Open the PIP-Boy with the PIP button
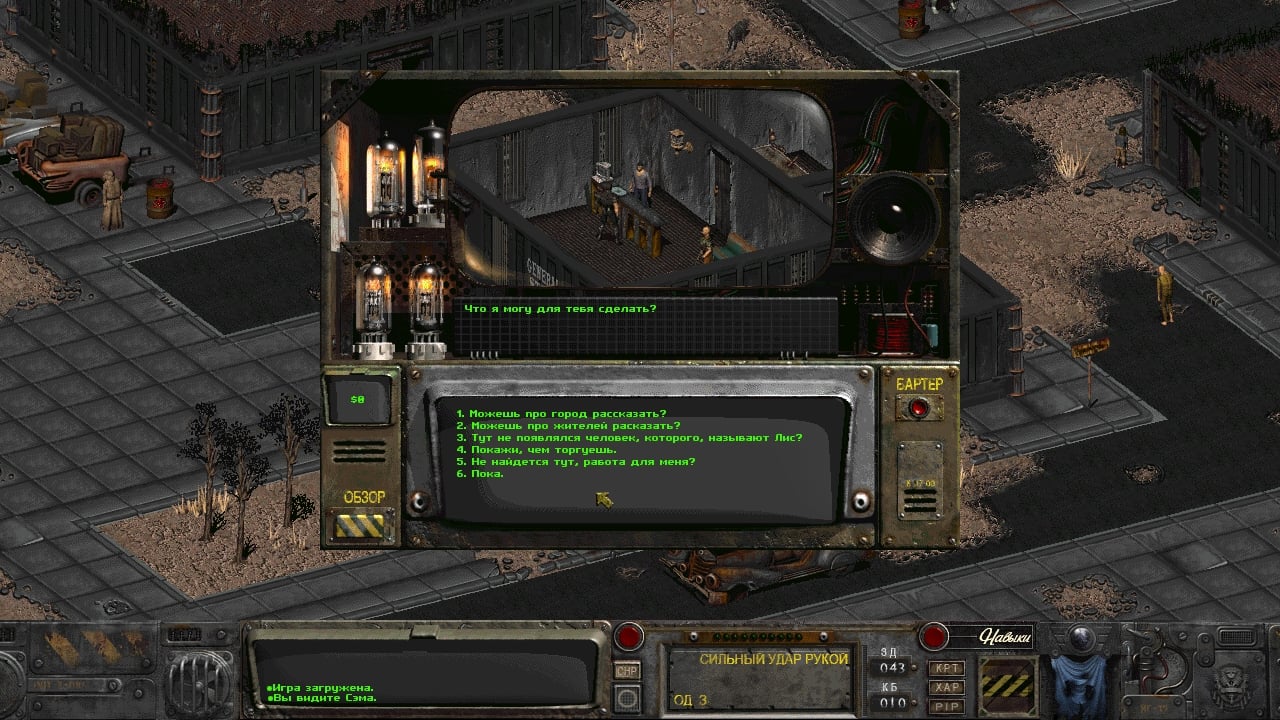The image size is (1280, 720). (x=946, y=706)
